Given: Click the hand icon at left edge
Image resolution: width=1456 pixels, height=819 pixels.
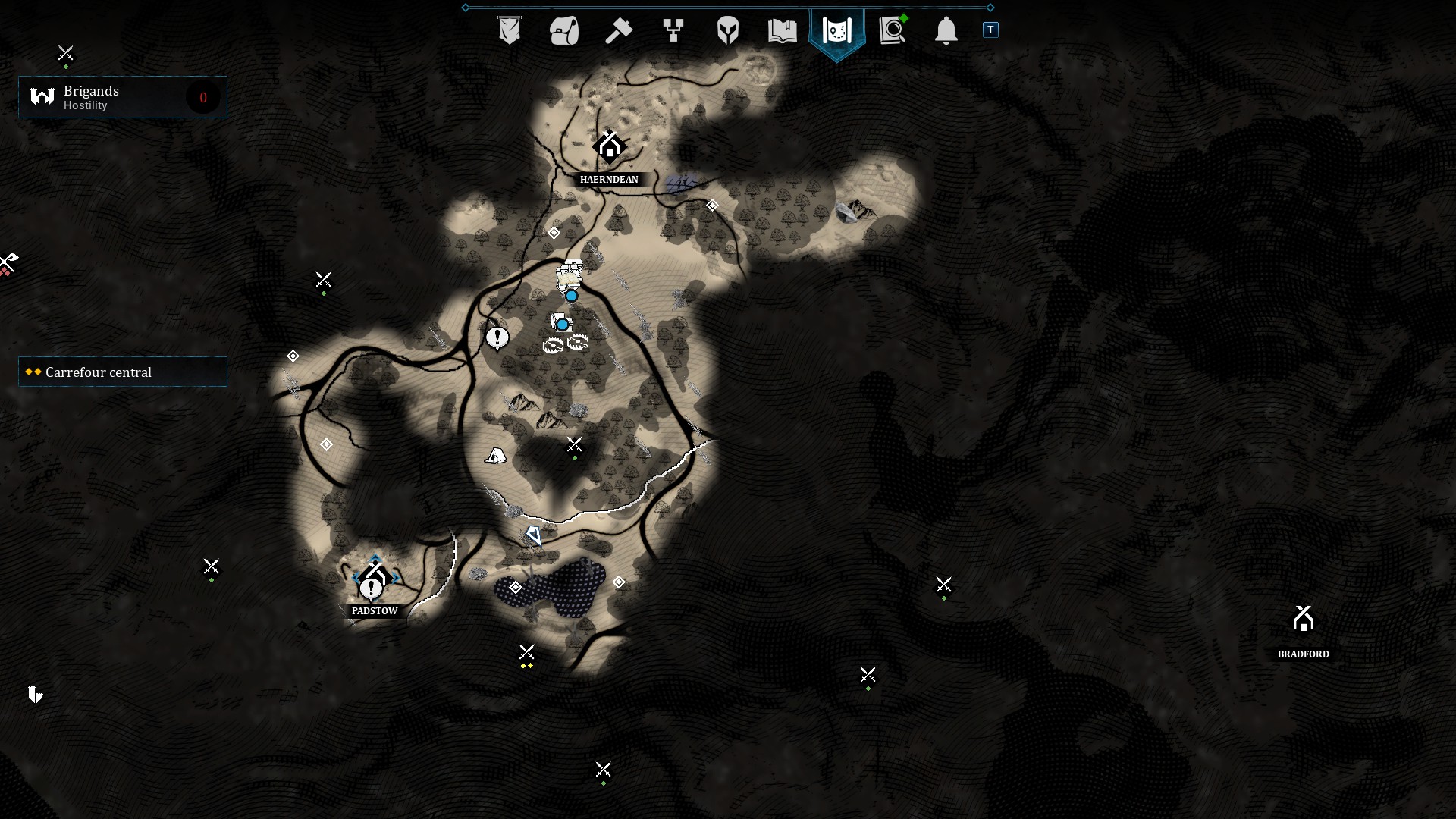Looking at the screenshot, I should [35, 694].
